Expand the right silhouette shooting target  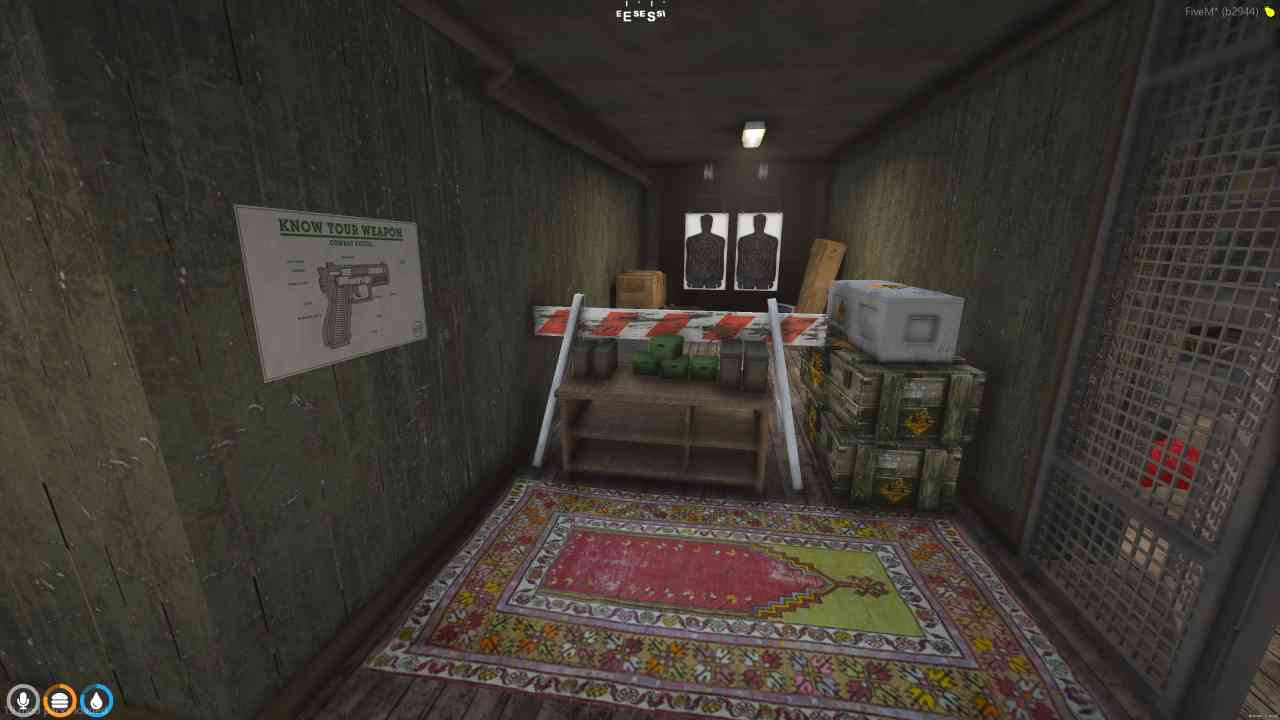click(759, 249)
